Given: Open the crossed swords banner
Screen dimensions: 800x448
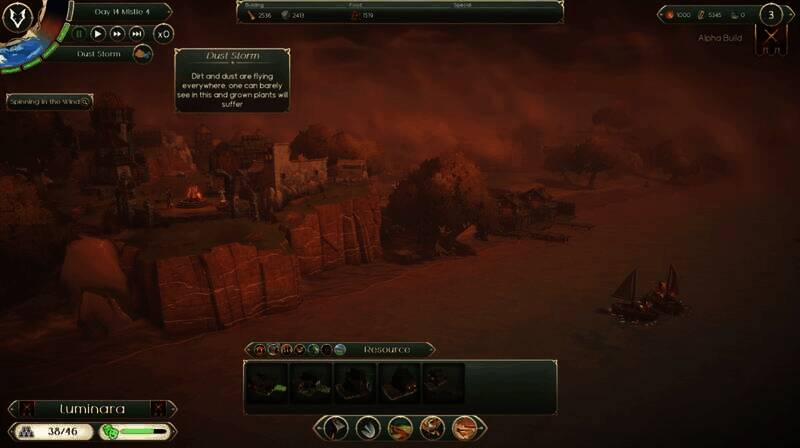Looking at the screenshot, I should point(772,40).
